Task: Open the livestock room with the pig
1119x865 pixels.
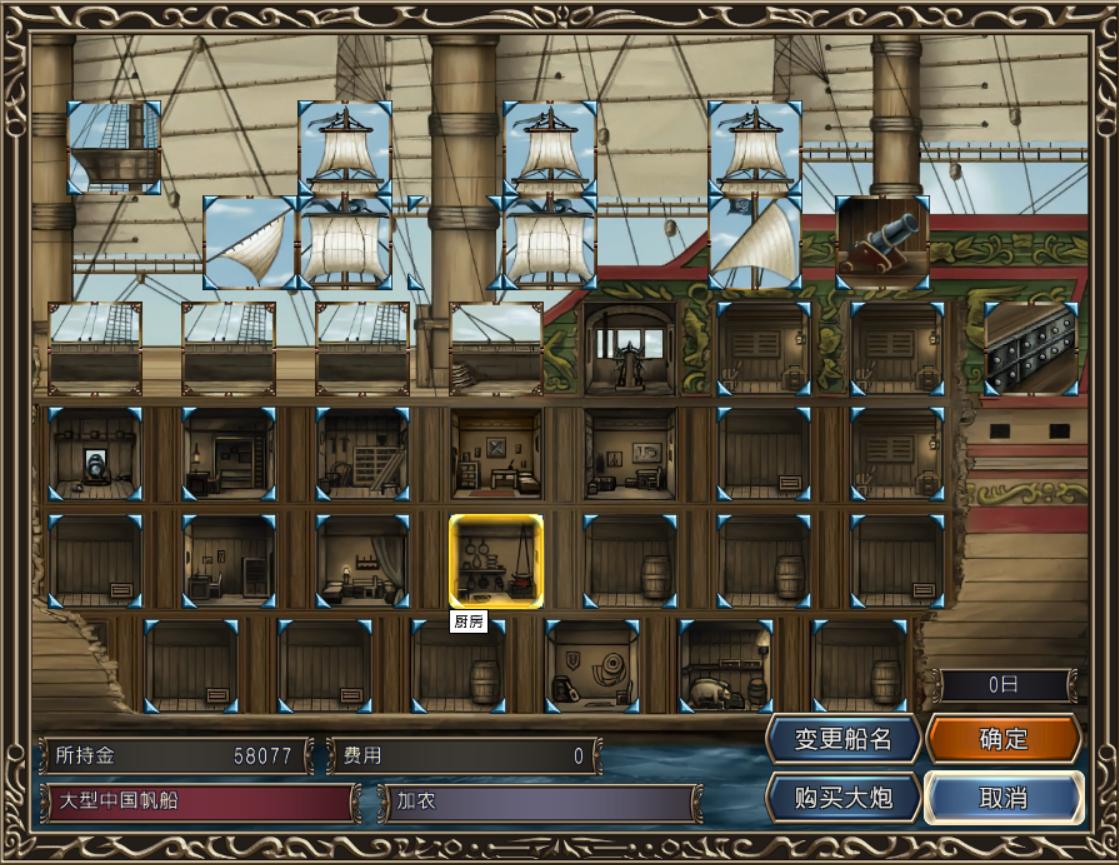Action: pyautogui.click(x=725, y=666)
